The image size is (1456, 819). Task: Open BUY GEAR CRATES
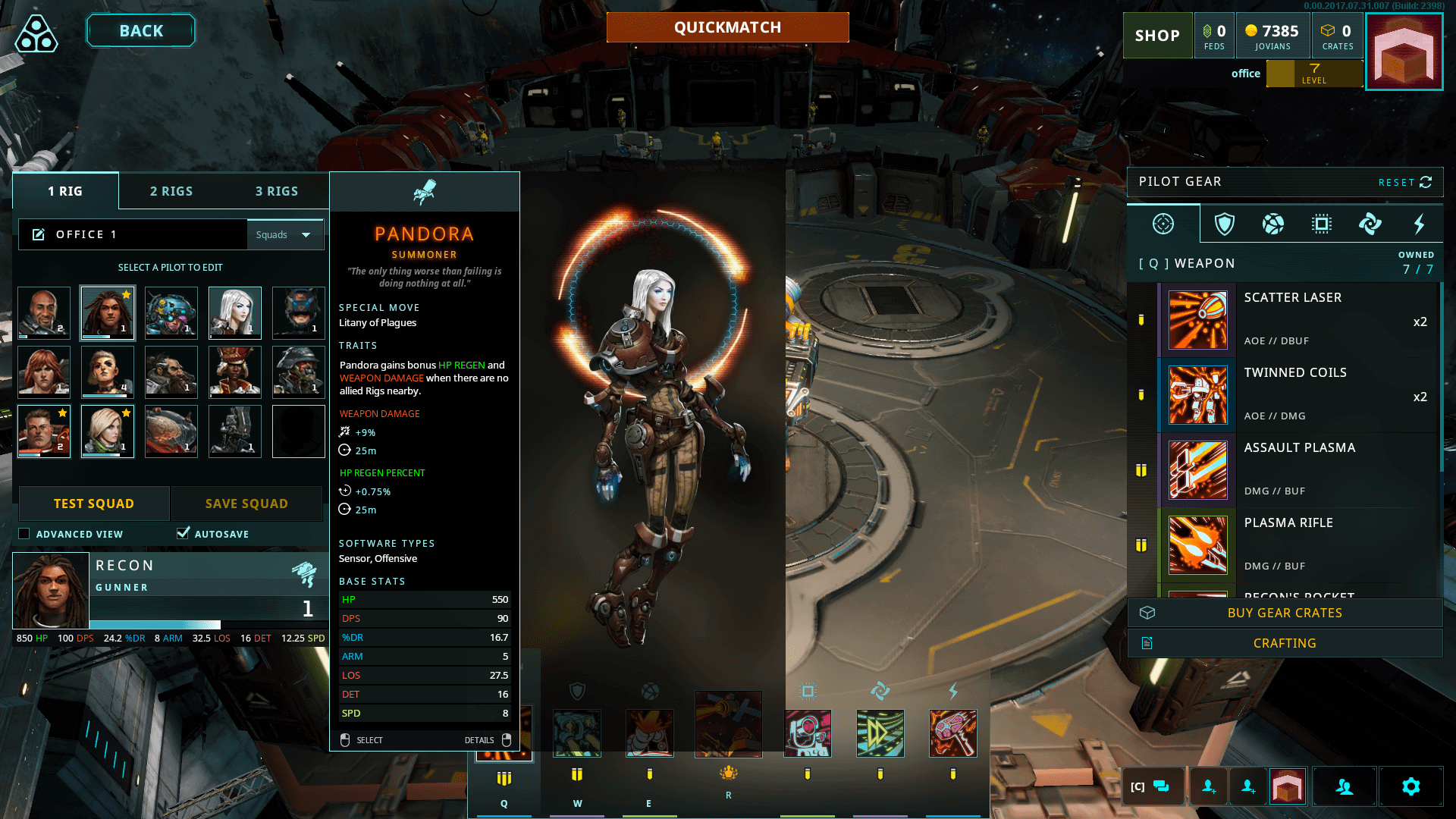1285,613
